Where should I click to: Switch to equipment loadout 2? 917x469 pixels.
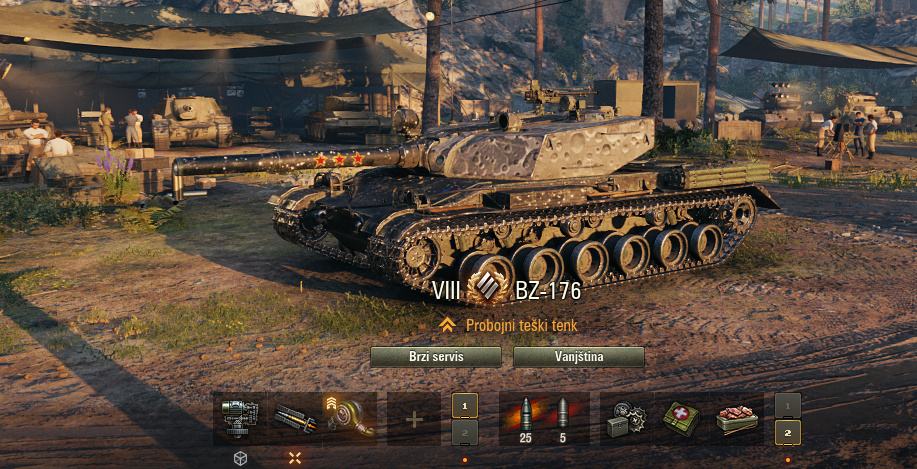point(464,432)
